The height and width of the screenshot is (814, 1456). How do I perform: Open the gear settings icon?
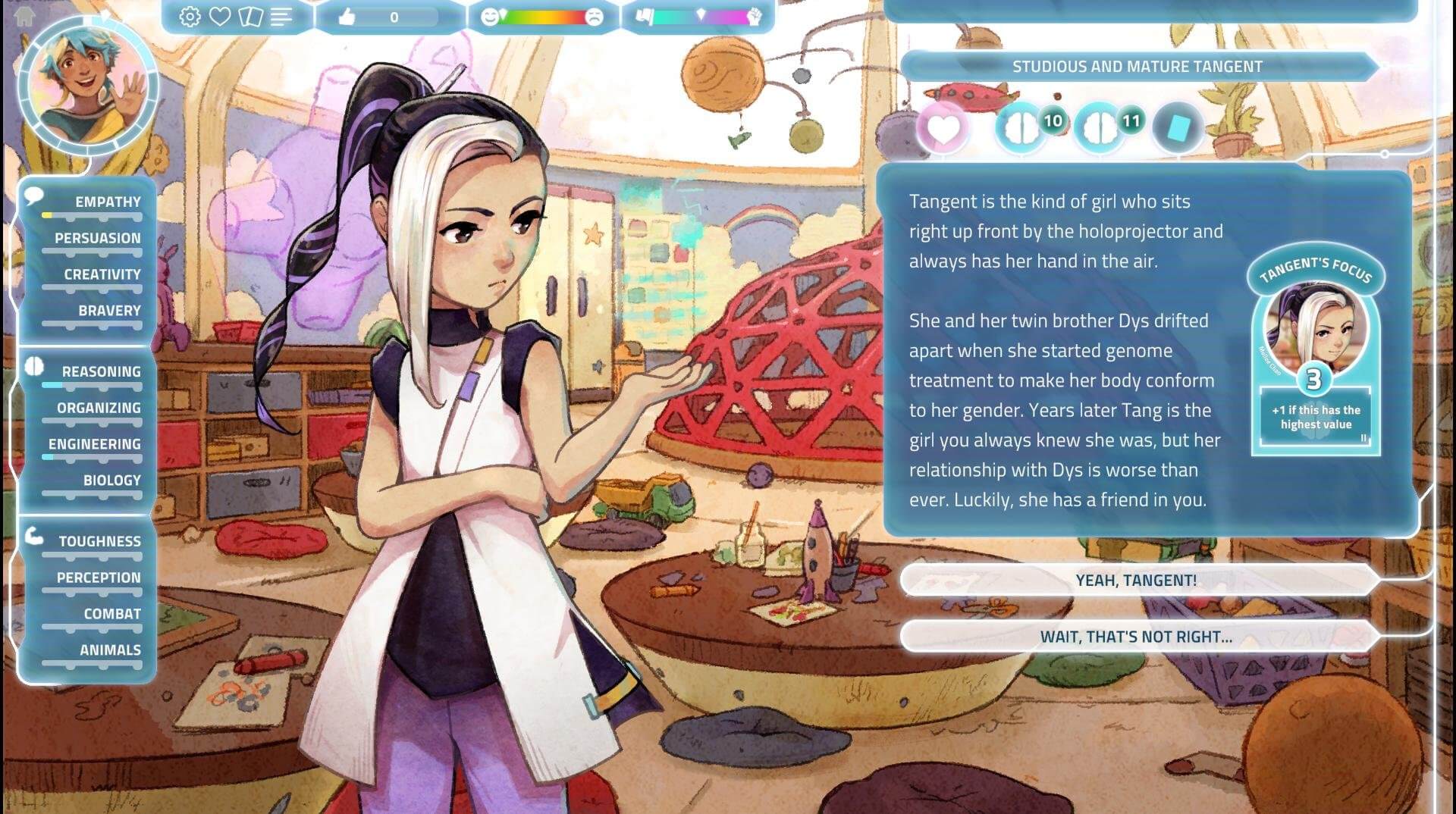(190, 17)
